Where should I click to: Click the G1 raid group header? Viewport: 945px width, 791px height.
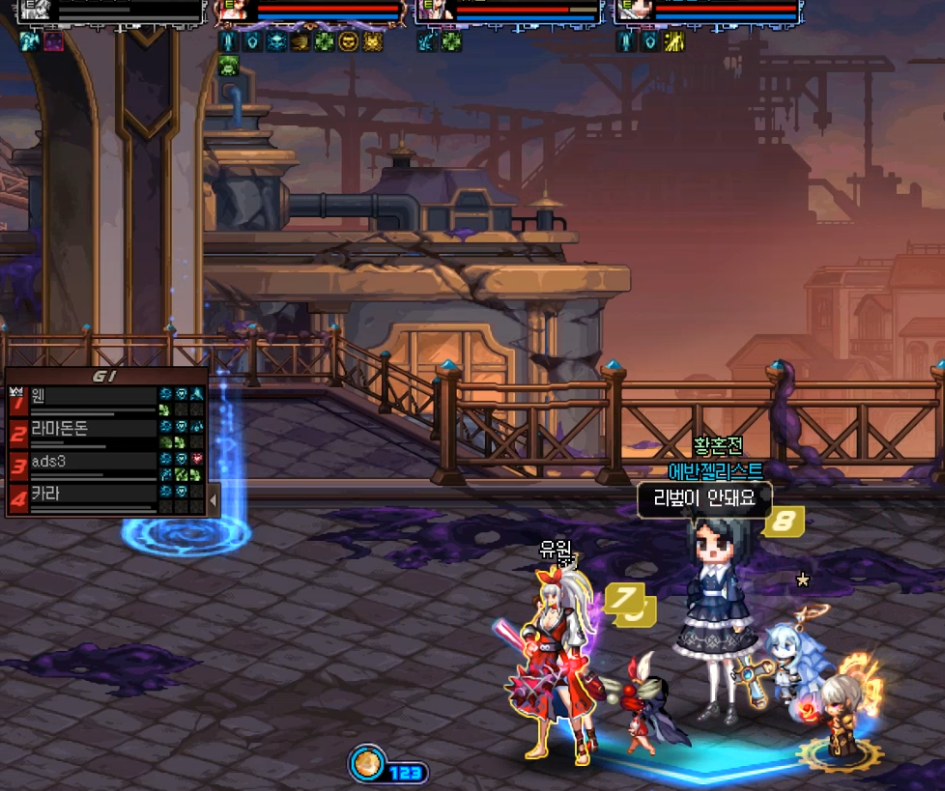point(105,375)
